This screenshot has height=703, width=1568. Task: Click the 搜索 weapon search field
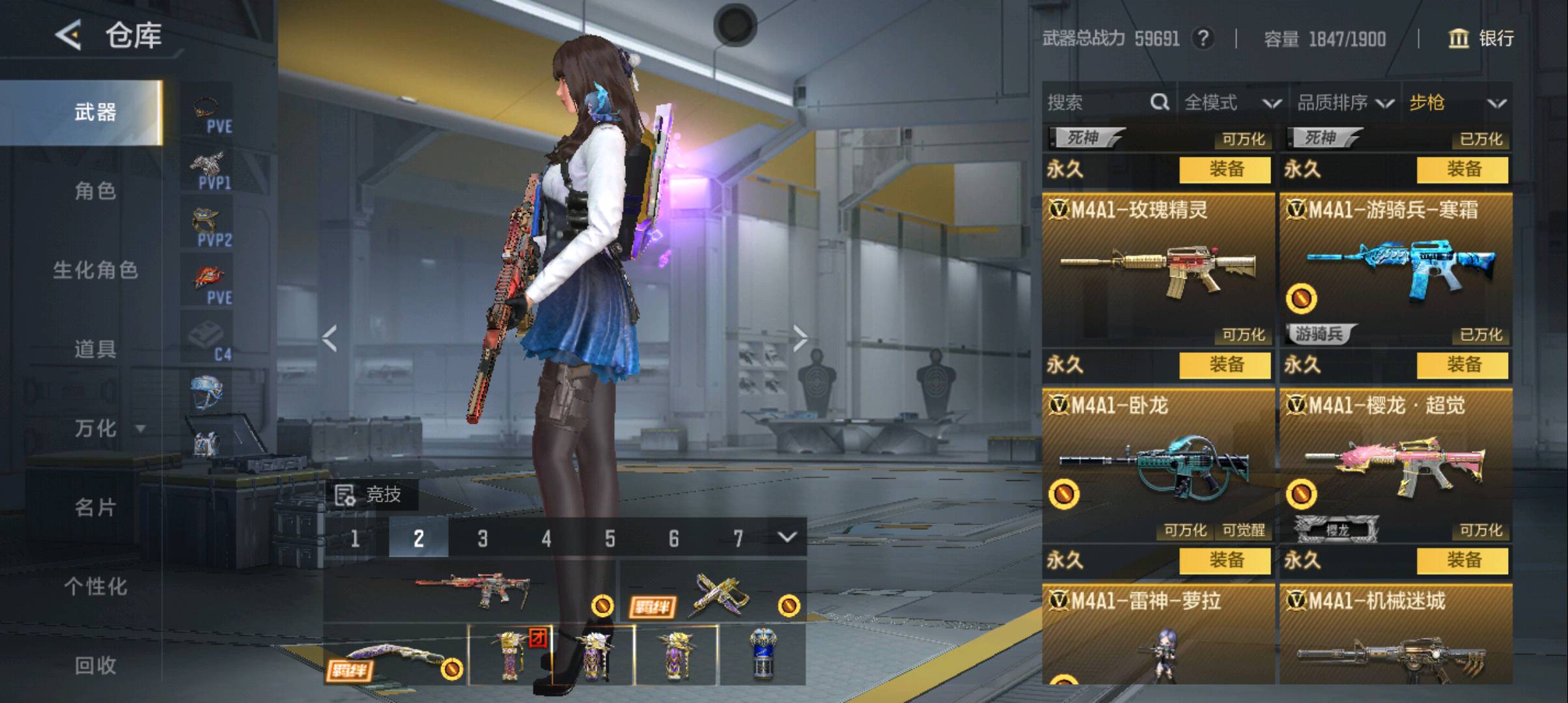[x=1097, y=102]
